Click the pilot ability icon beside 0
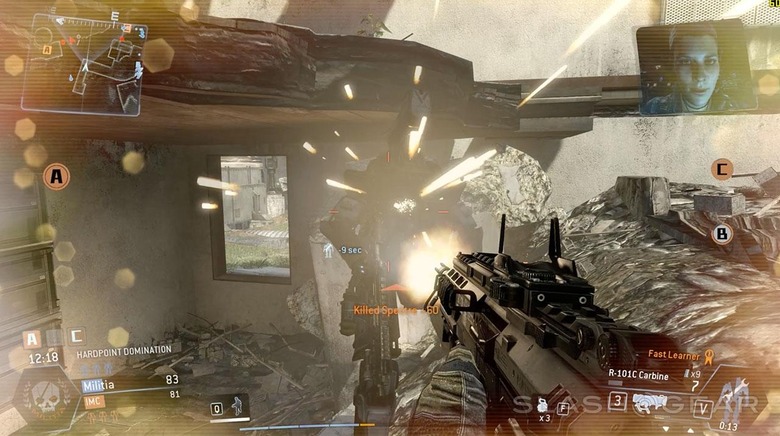780x436 pixels. [x=237, y=407]
